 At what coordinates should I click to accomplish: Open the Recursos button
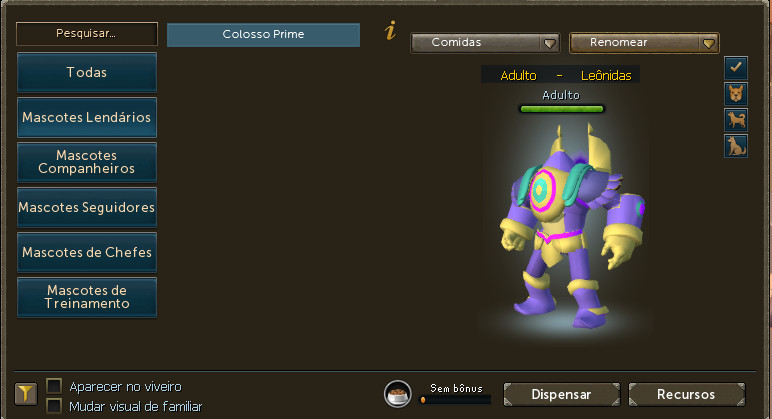pyautogui.click(x=686, y=394)
